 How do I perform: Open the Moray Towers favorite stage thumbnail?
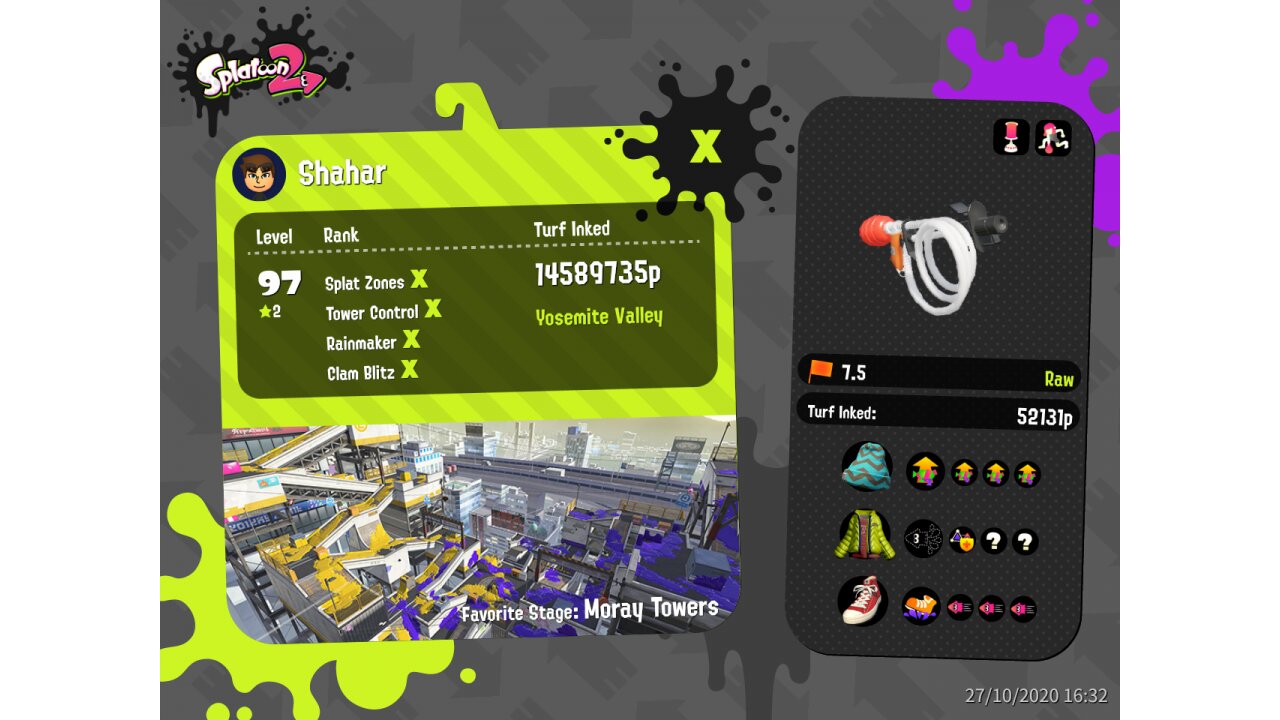[480, 530]
